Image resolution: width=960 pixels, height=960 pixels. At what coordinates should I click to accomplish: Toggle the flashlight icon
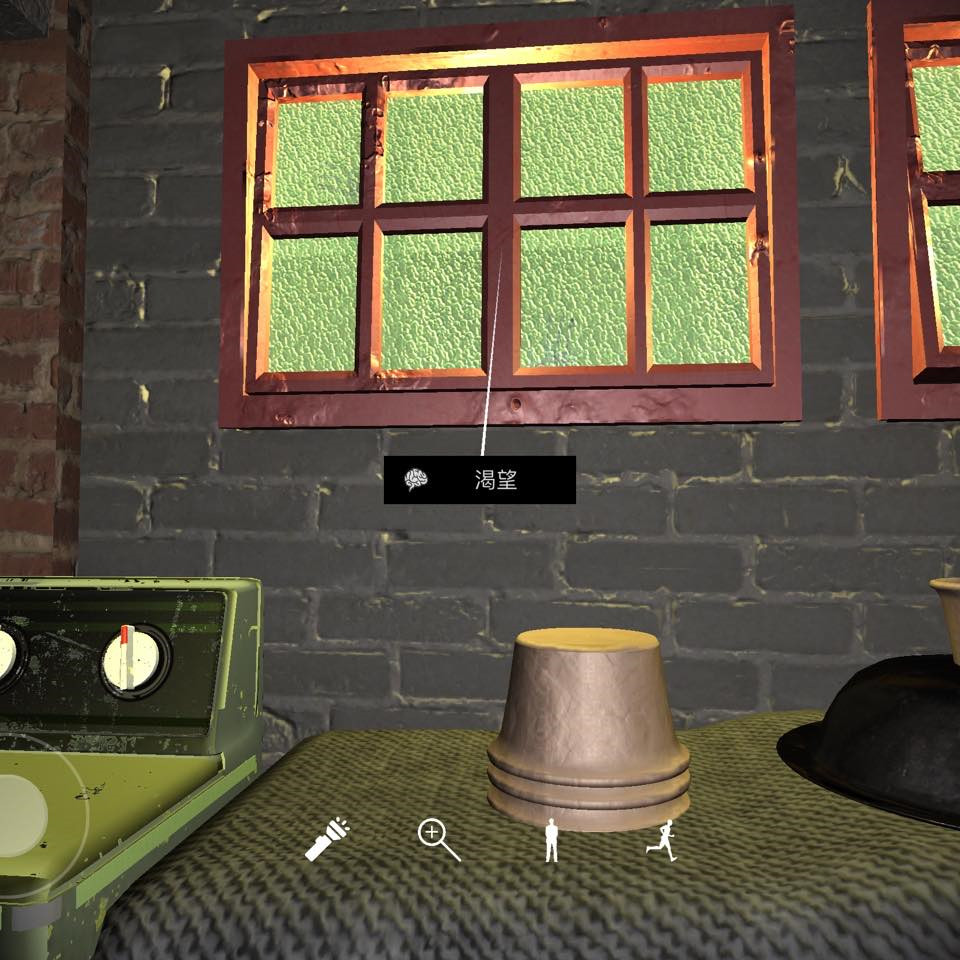click(x=326, y=839)
